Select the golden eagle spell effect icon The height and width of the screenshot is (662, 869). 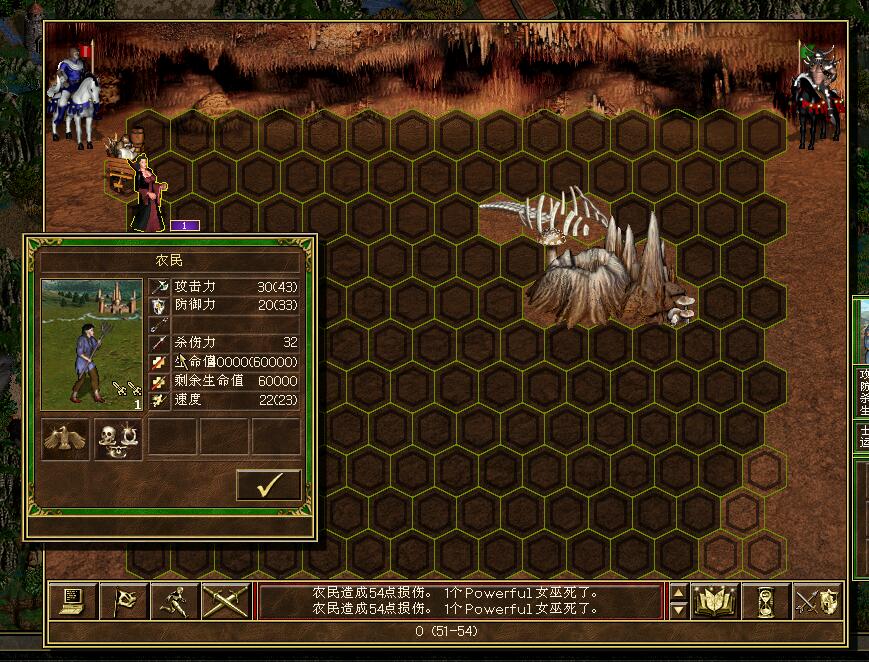click(66, 439)
